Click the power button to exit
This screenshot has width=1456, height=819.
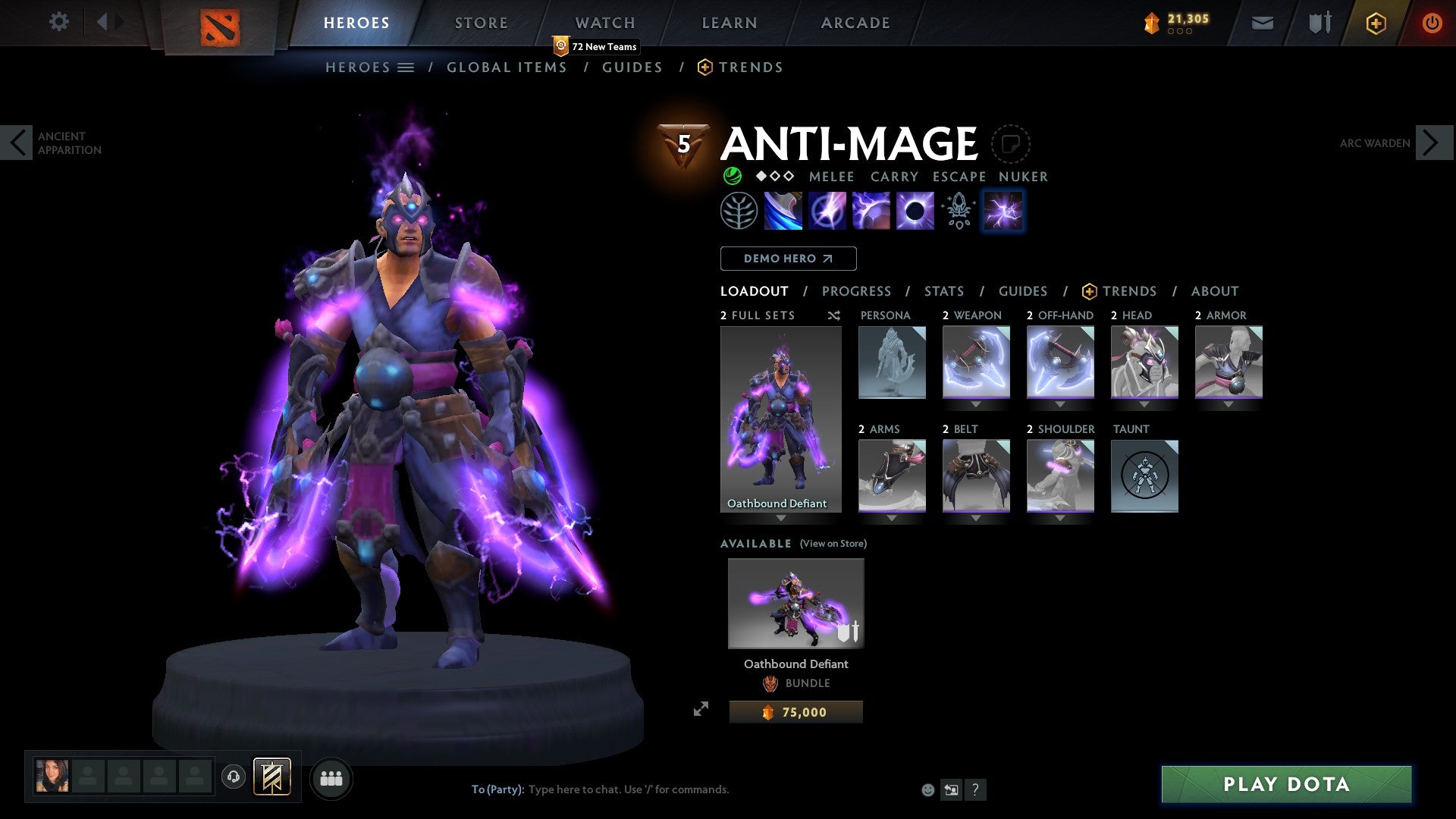point(1432,23)
